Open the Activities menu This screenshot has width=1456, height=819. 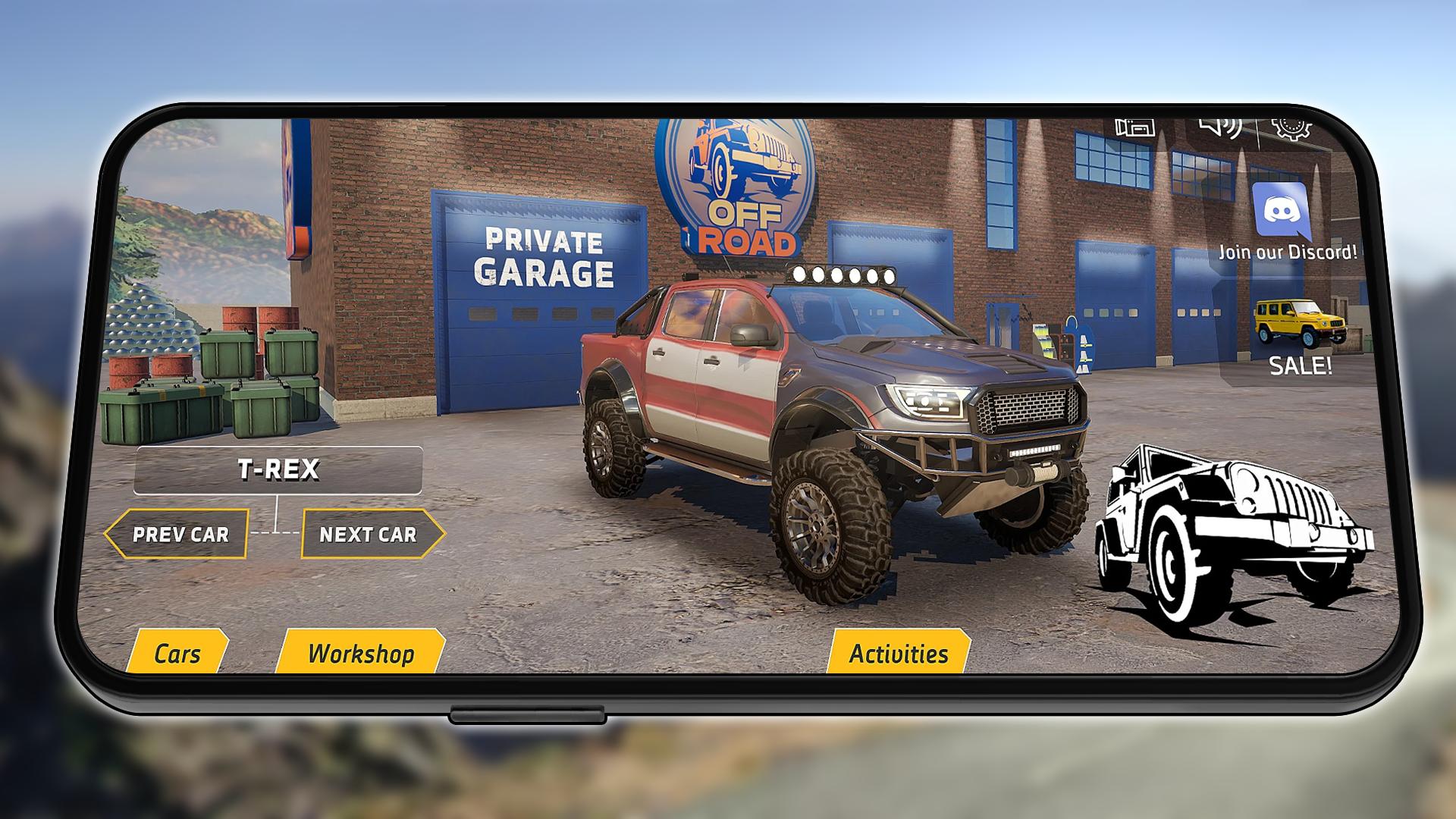(899, 653)
